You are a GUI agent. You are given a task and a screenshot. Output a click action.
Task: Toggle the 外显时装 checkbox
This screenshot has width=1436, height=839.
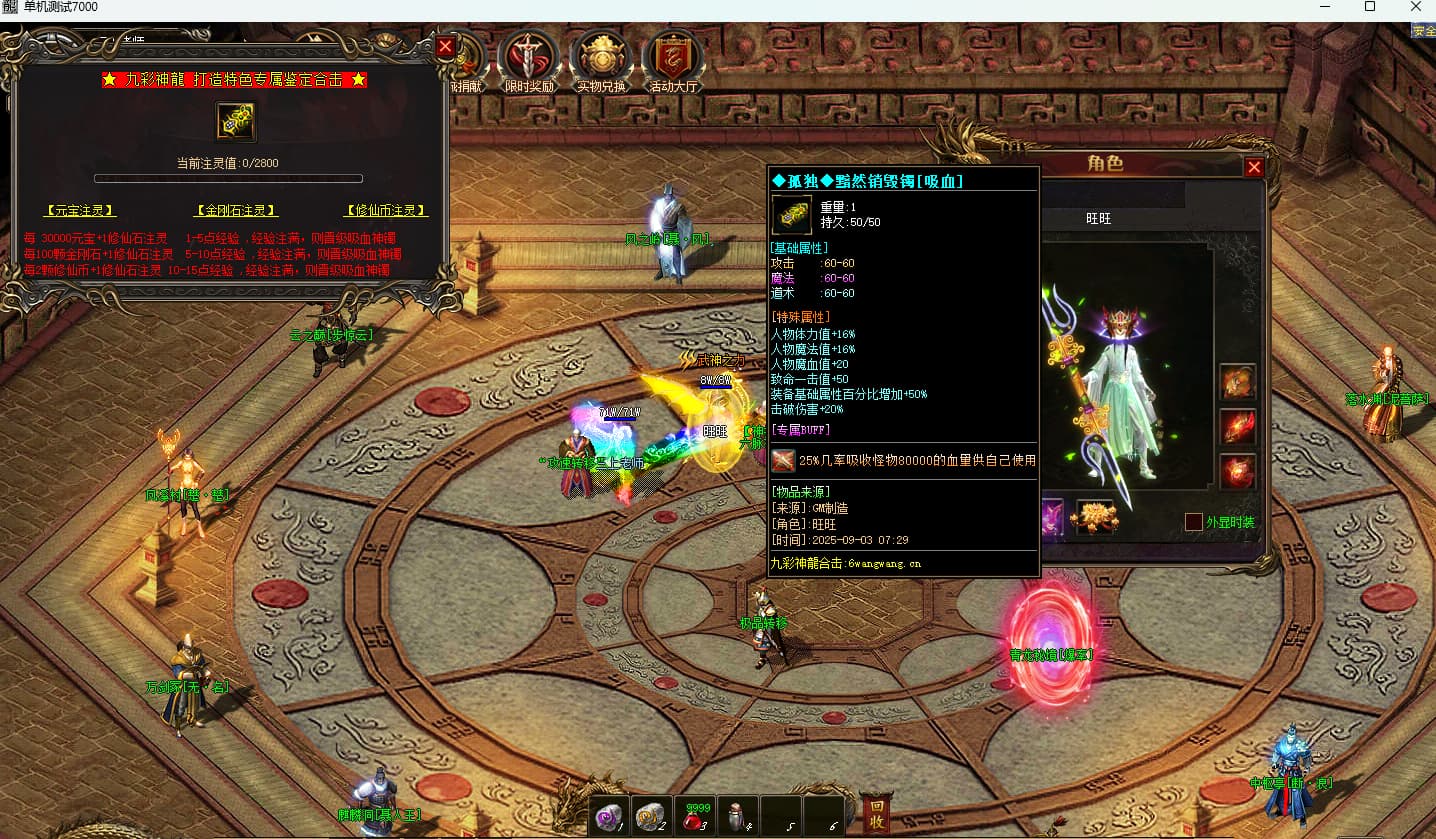[1193, 522]
